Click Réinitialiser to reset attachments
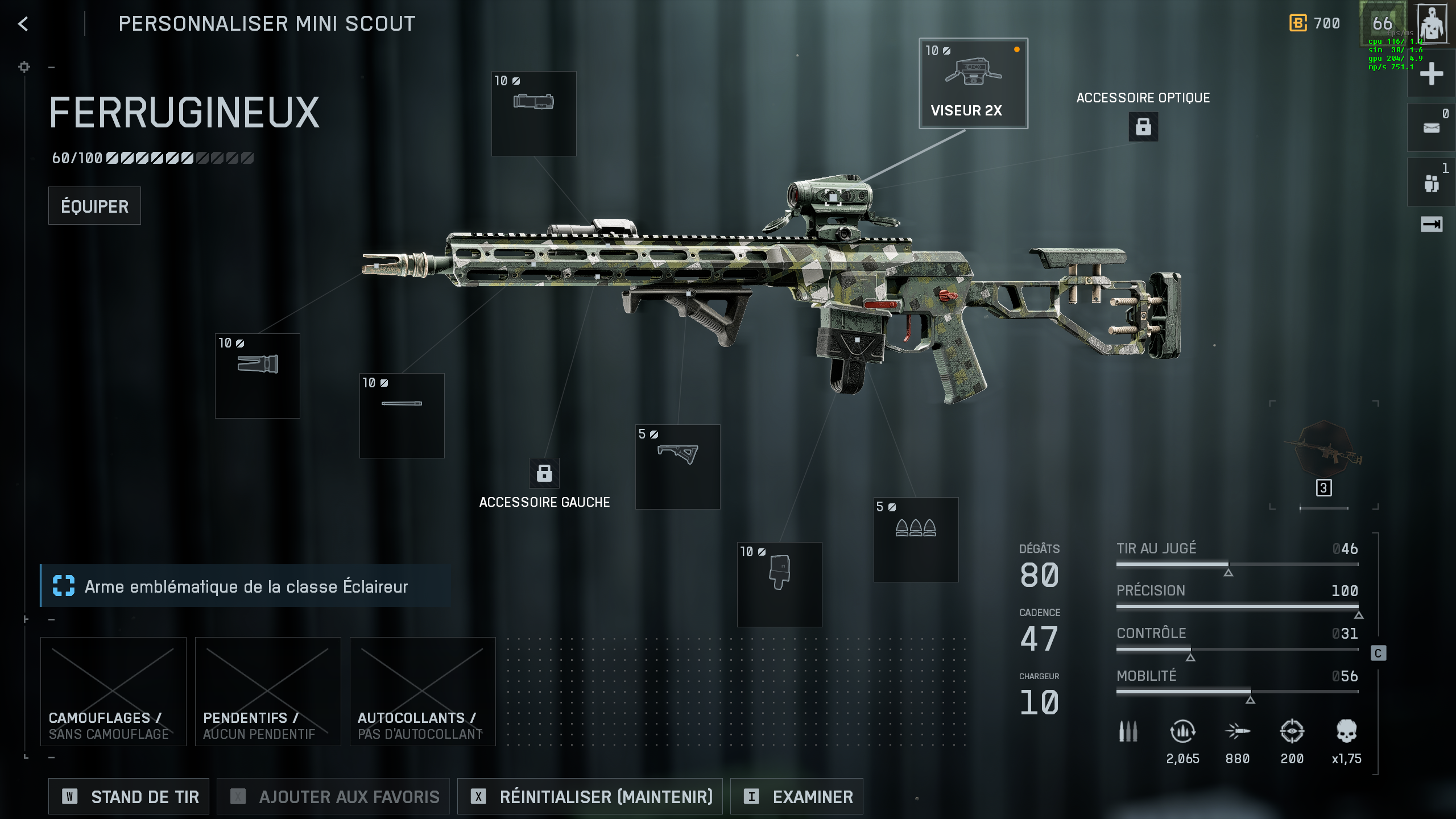 [x=590, y=796]
